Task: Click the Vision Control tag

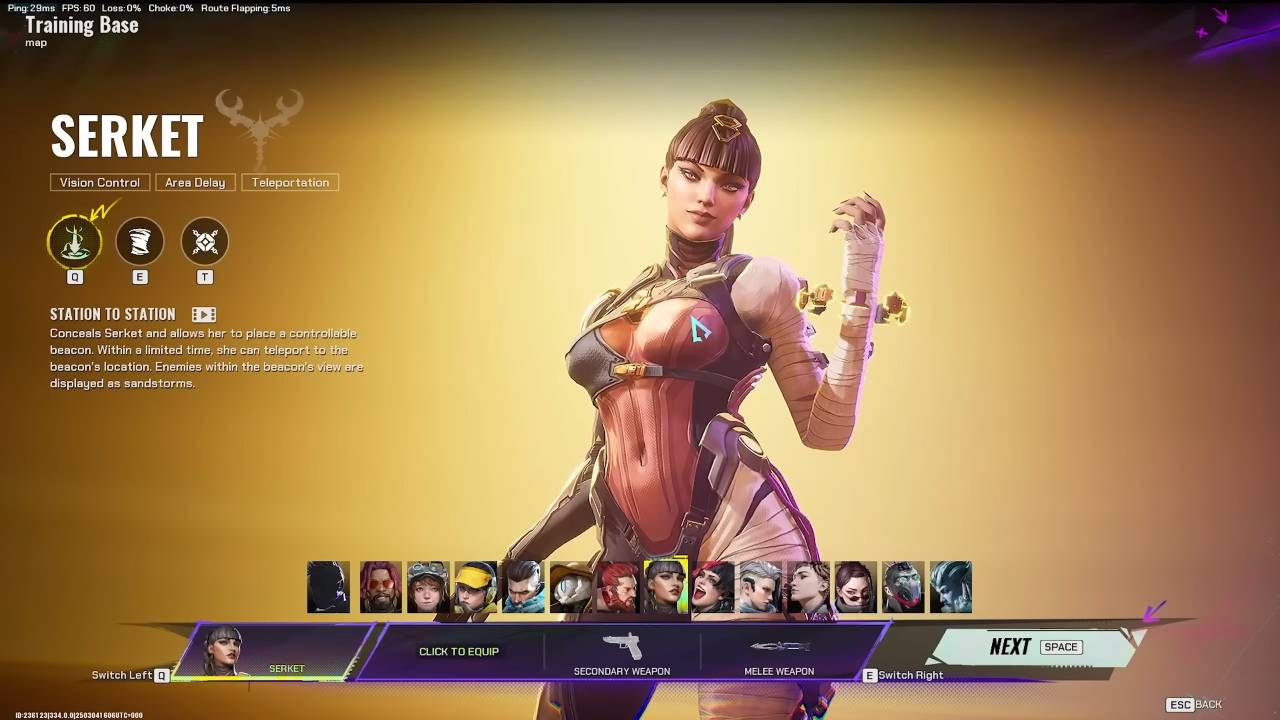Action: [x=100, y=182]
